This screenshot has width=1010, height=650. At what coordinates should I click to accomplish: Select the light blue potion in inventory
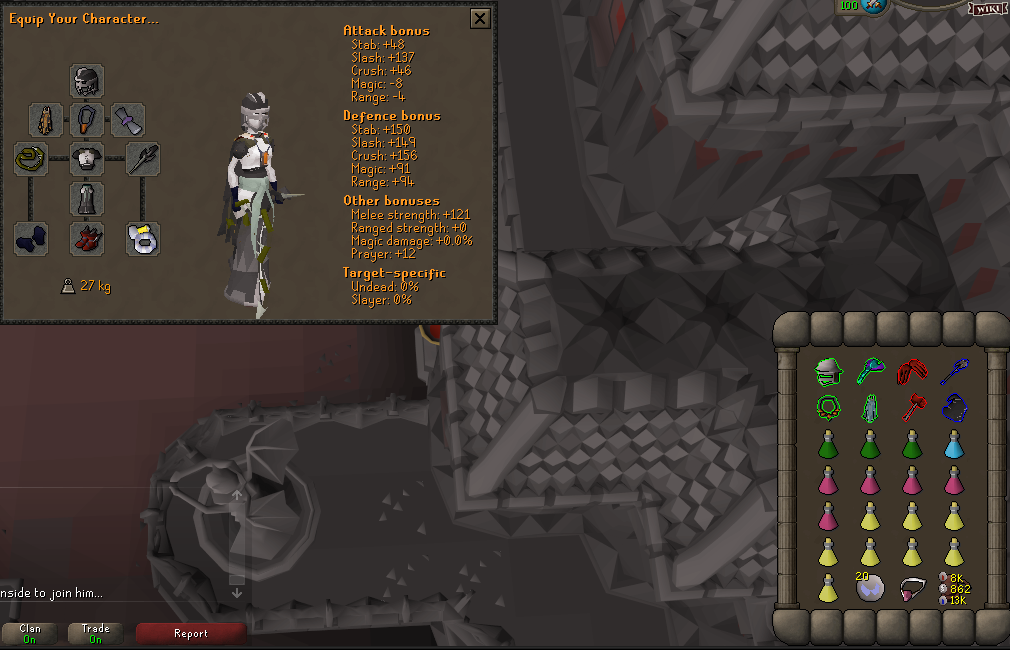pos(953,444)
